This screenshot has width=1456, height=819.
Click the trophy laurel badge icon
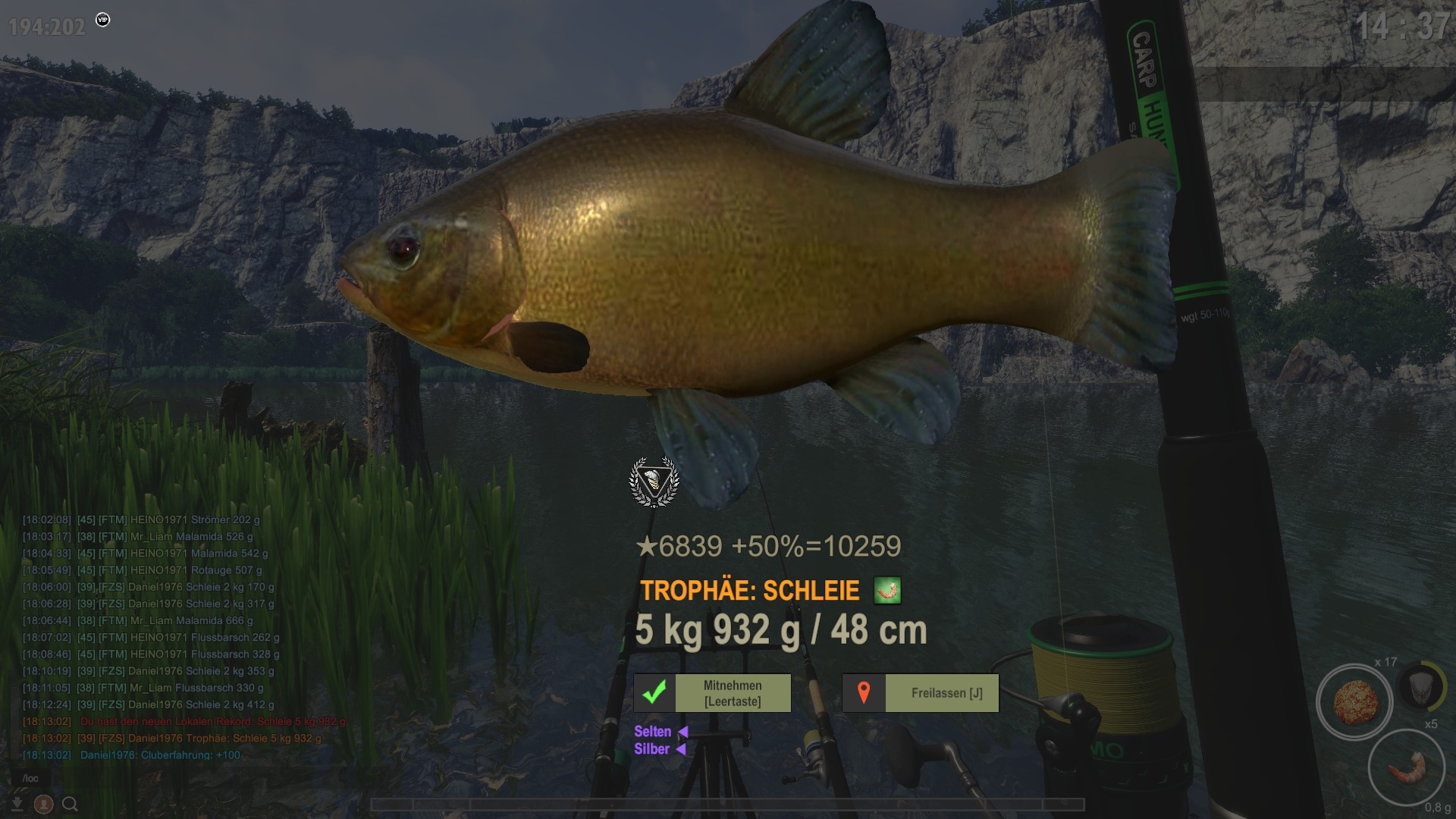coord(654,481)
